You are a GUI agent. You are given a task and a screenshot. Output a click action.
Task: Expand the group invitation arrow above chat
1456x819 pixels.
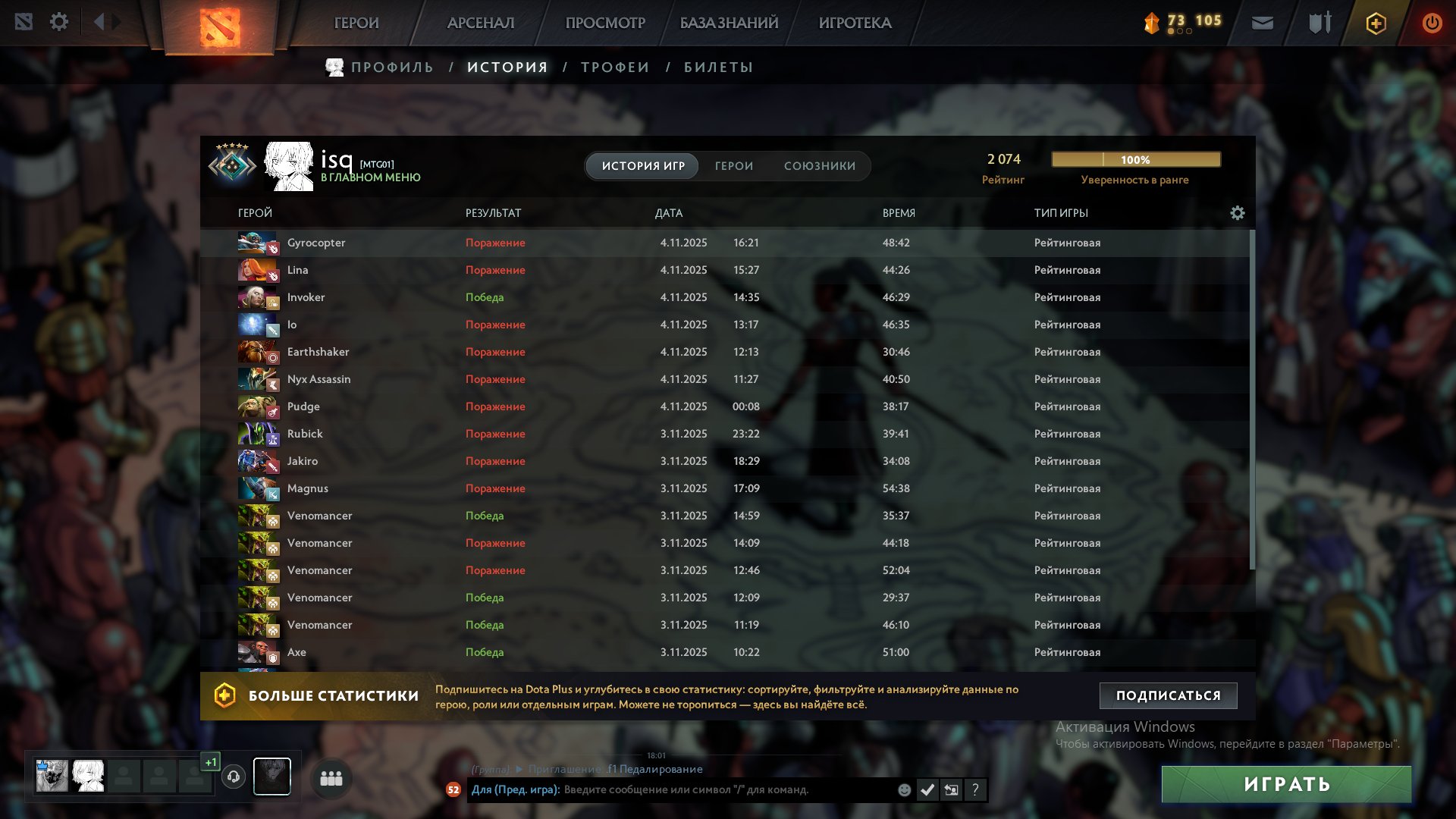tap(519, 768)
